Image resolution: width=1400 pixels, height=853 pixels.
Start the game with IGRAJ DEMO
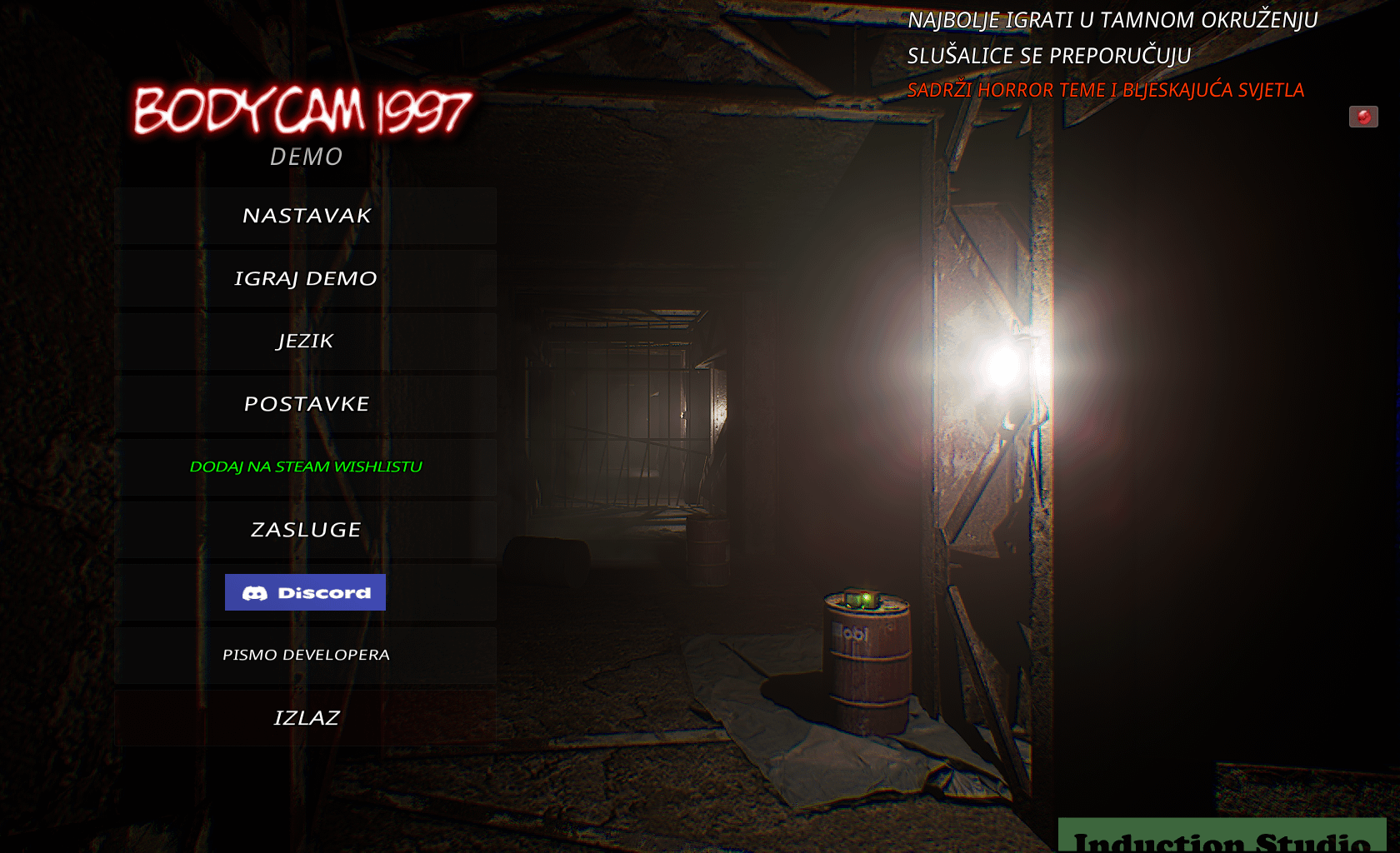tap(306, 278)
